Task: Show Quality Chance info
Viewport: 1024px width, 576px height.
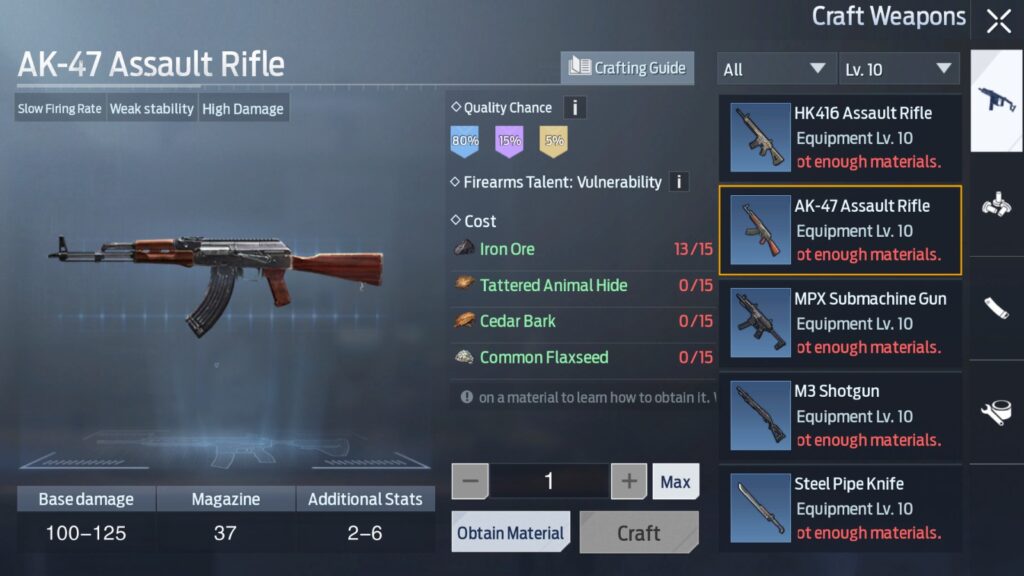Action: coord(575,108)
